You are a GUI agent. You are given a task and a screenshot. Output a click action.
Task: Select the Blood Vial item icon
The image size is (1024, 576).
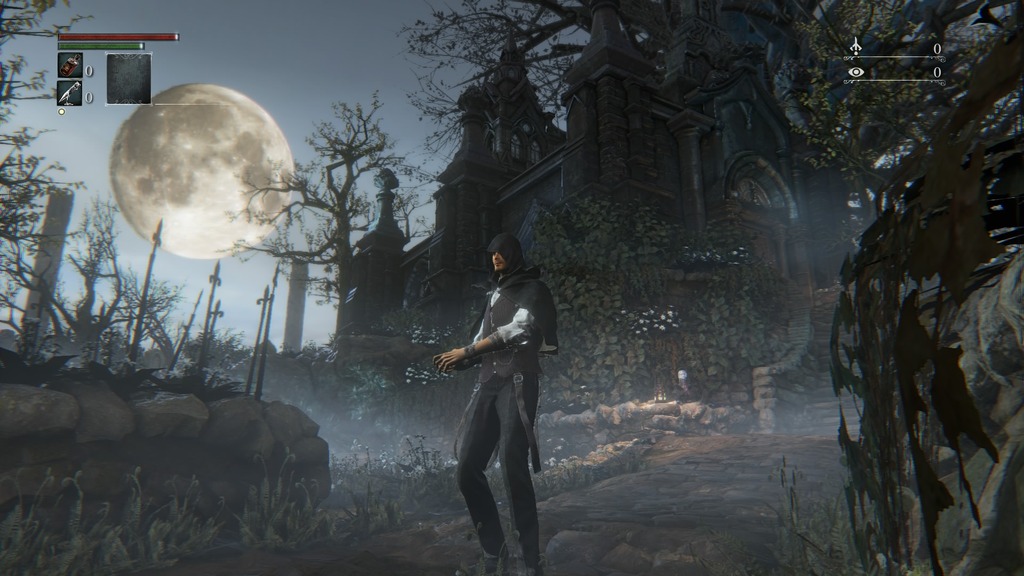pos(70,66)
